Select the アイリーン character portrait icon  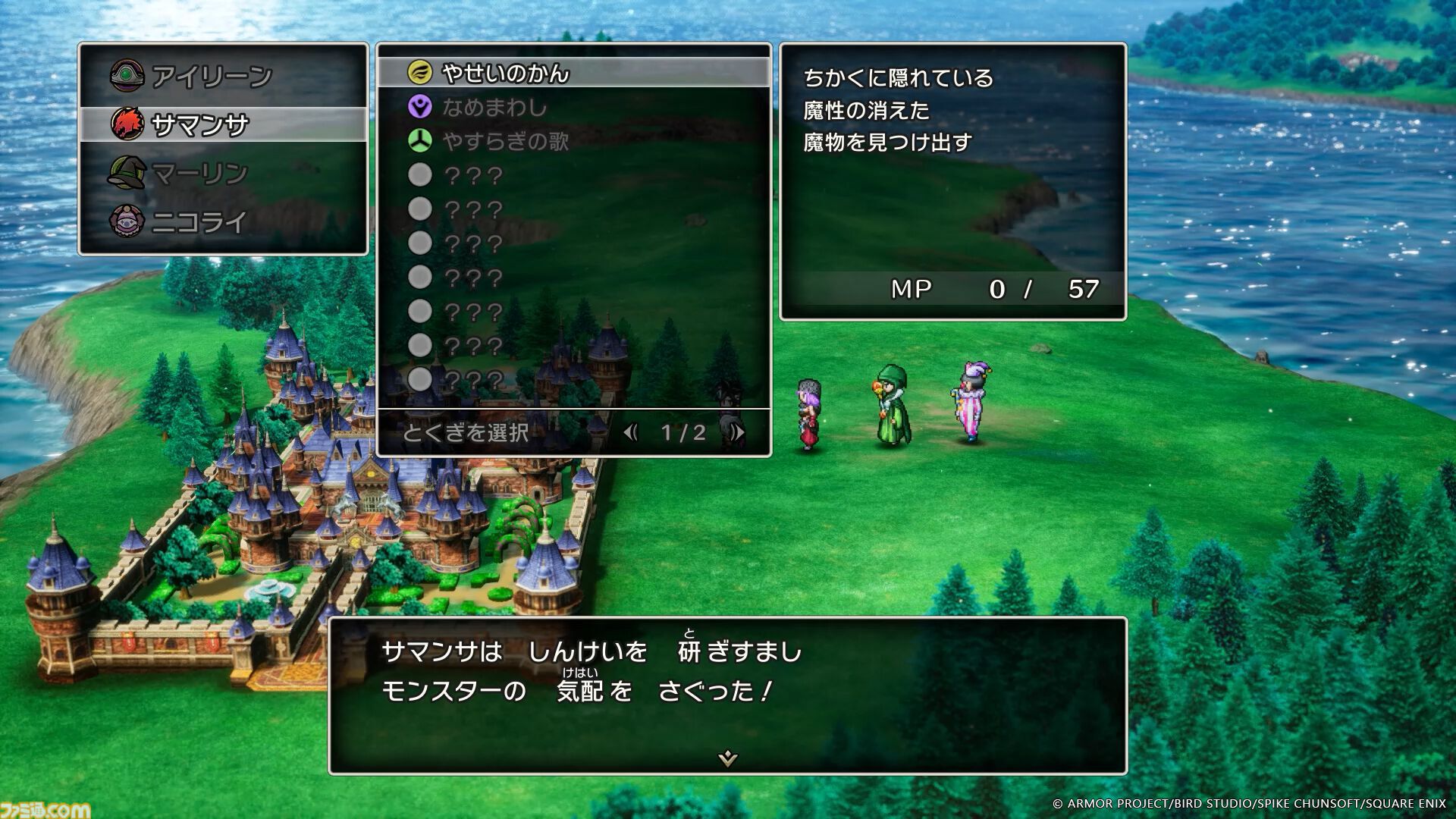click(x=128, y=74)
